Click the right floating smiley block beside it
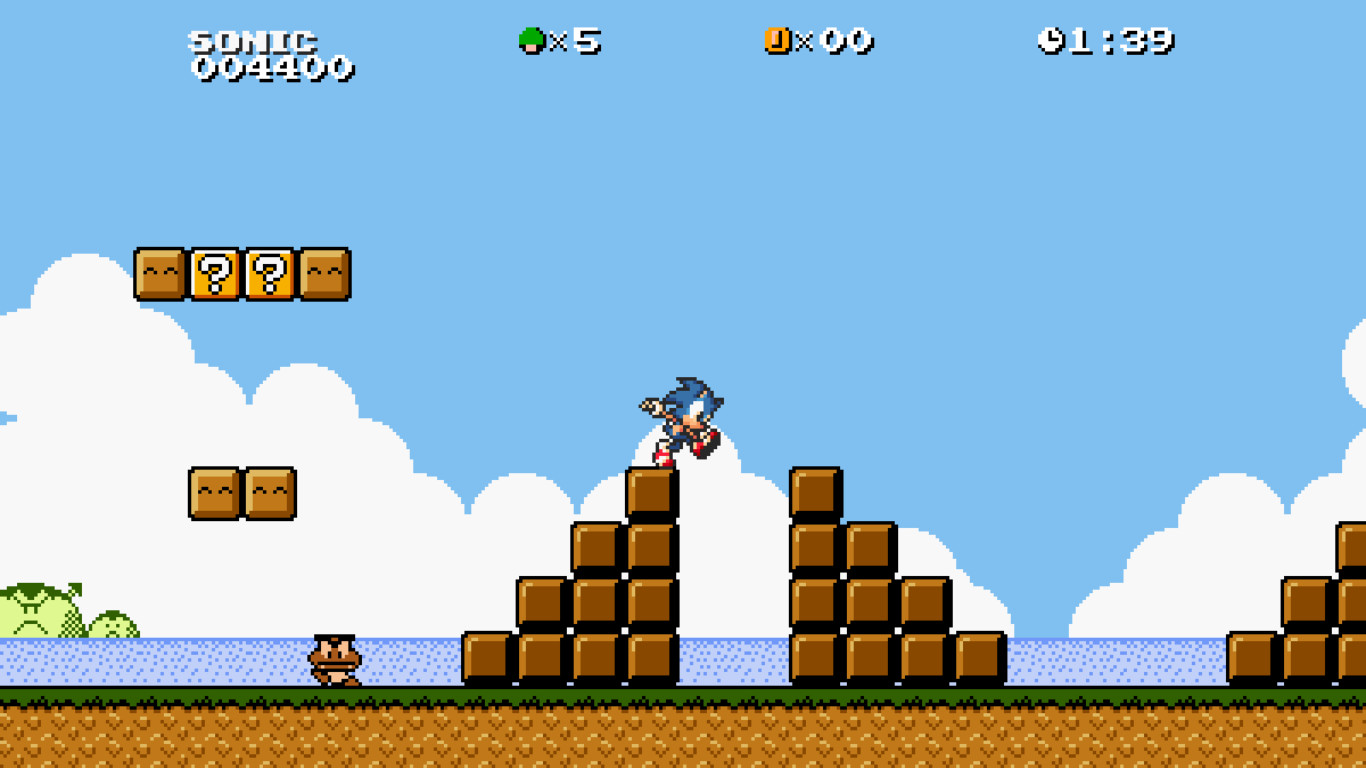Viewport: 1366px width, 768px height. [x=270, y=494]
